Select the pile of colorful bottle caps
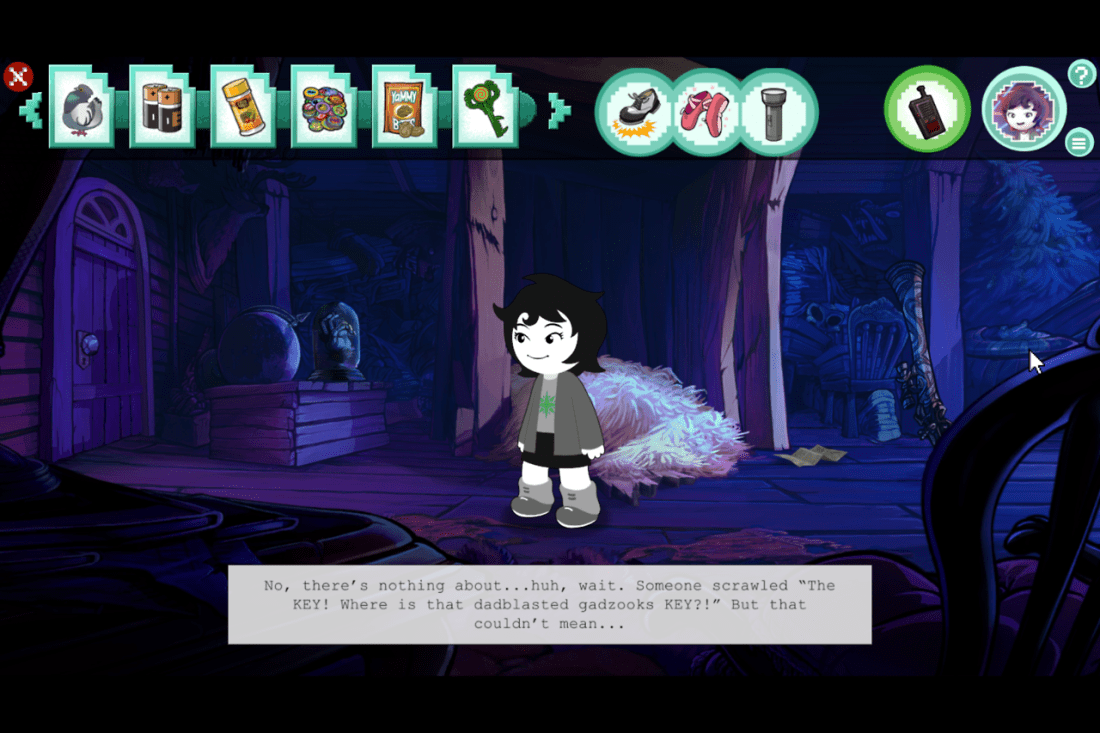Viewport: 1100px width, 733px height. [x=324, y=107]
